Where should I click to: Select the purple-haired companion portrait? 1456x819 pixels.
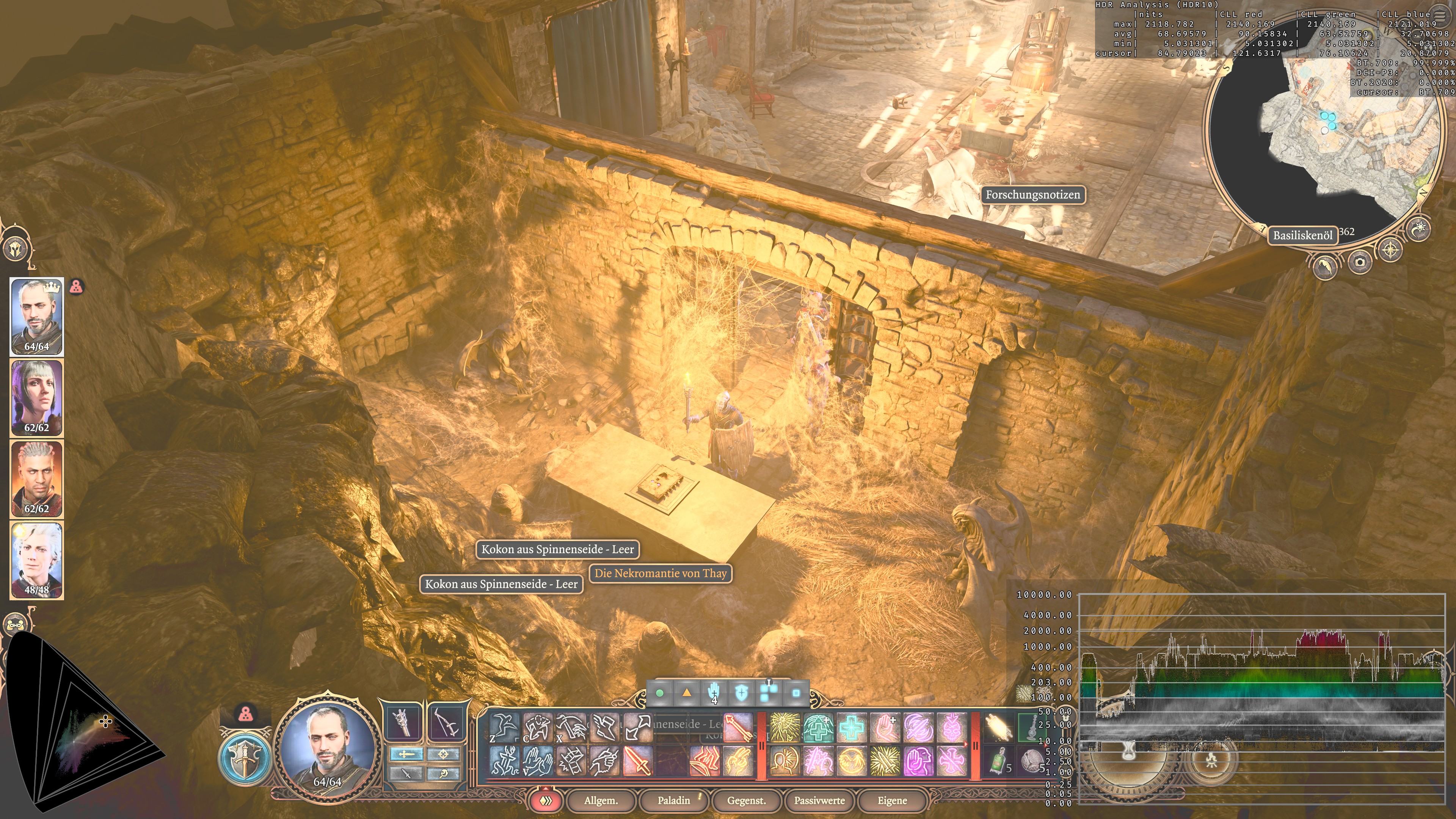pos(37,398)
